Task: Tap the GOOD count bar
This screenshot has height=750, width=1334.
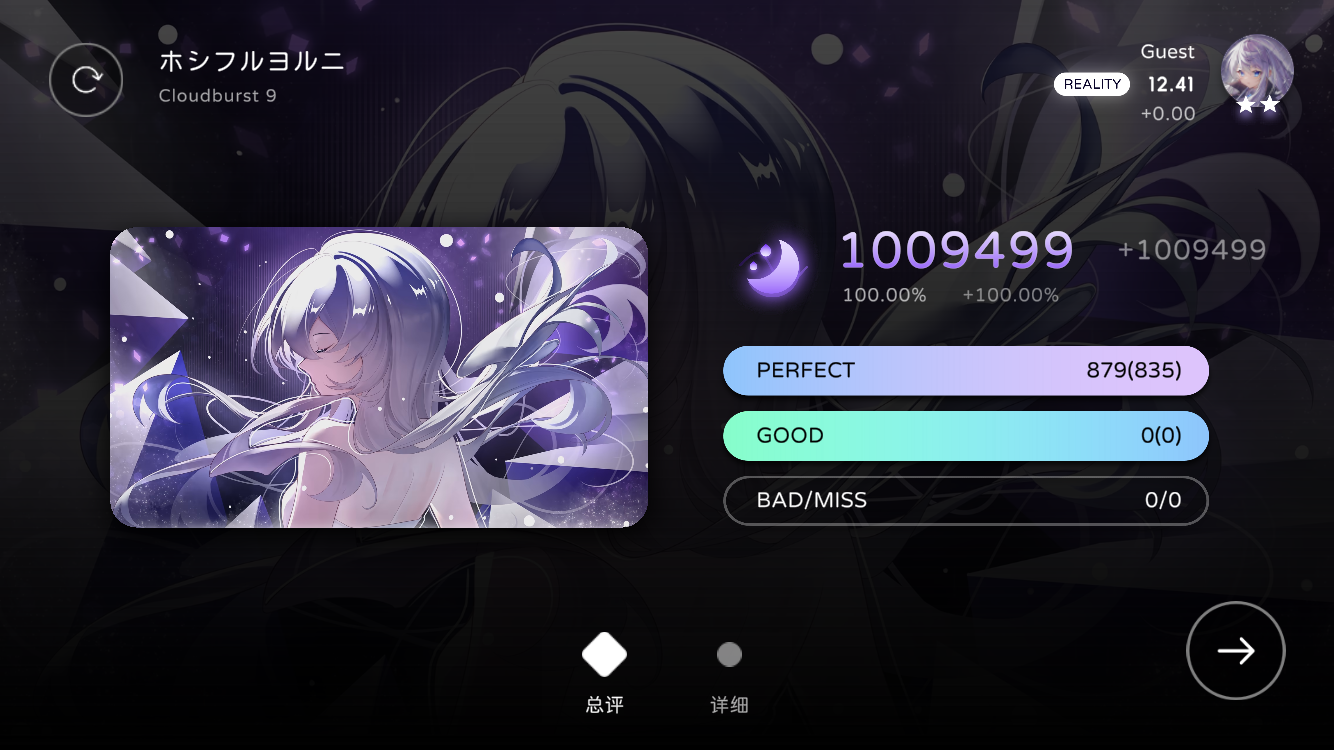Action: click(x=966, y=435)
